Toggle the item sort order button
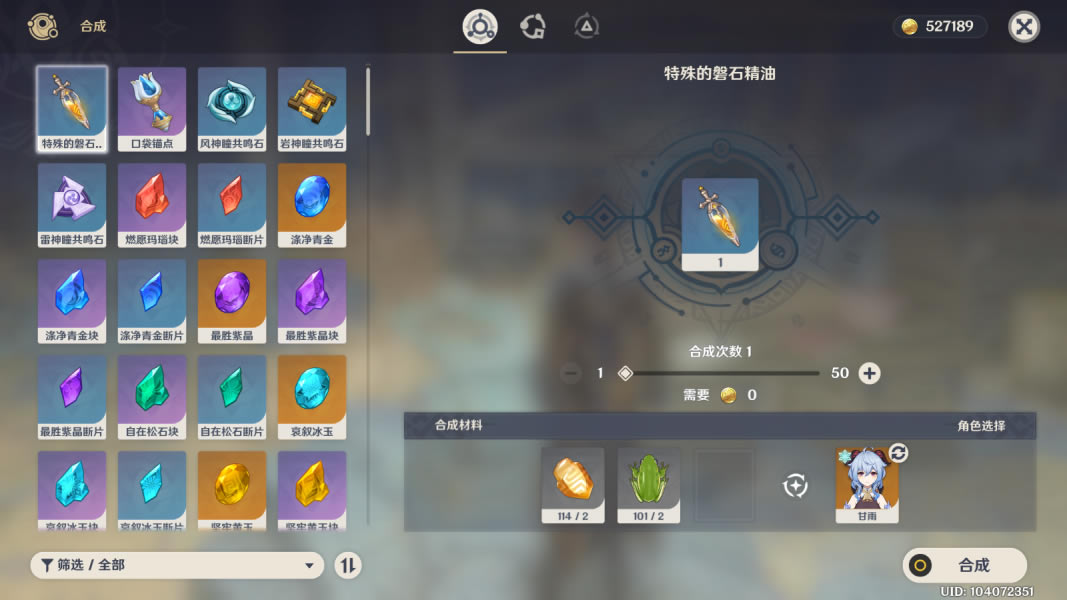 point(347,565)
